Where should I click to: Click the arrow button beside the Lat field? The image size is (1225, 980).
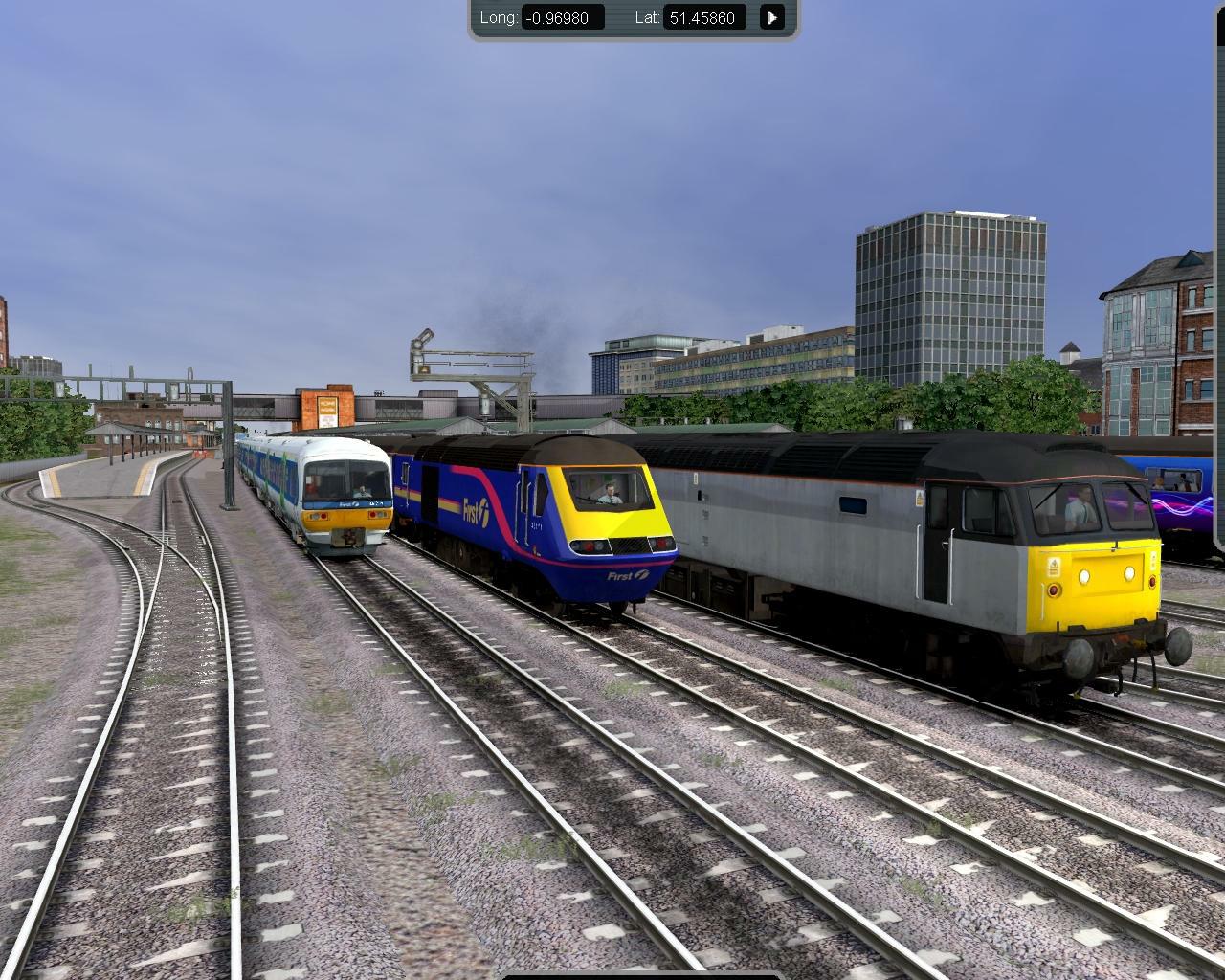(771, 17)
